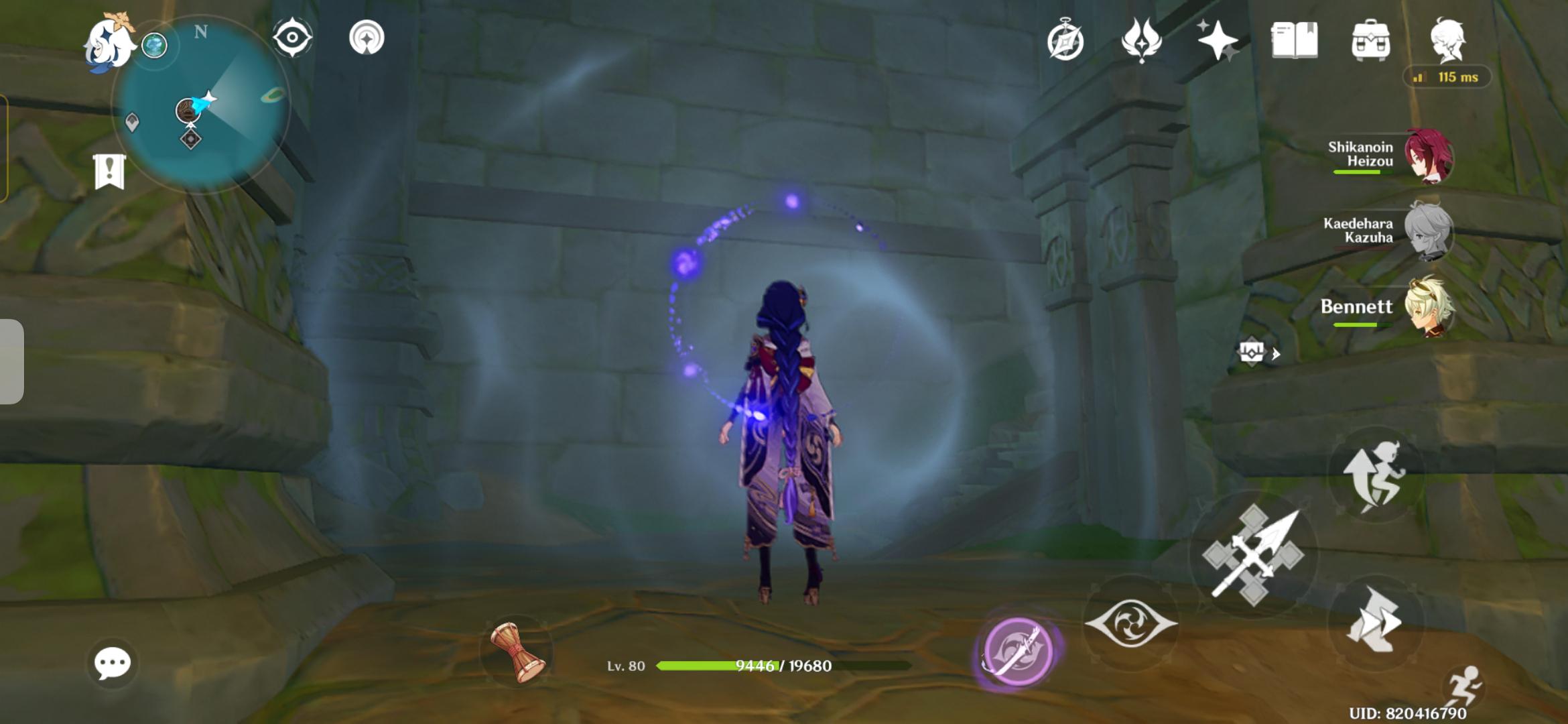Toggle the quest tracking waypoint icon
Screen dimensions: 1568x724
pos(291,38)
